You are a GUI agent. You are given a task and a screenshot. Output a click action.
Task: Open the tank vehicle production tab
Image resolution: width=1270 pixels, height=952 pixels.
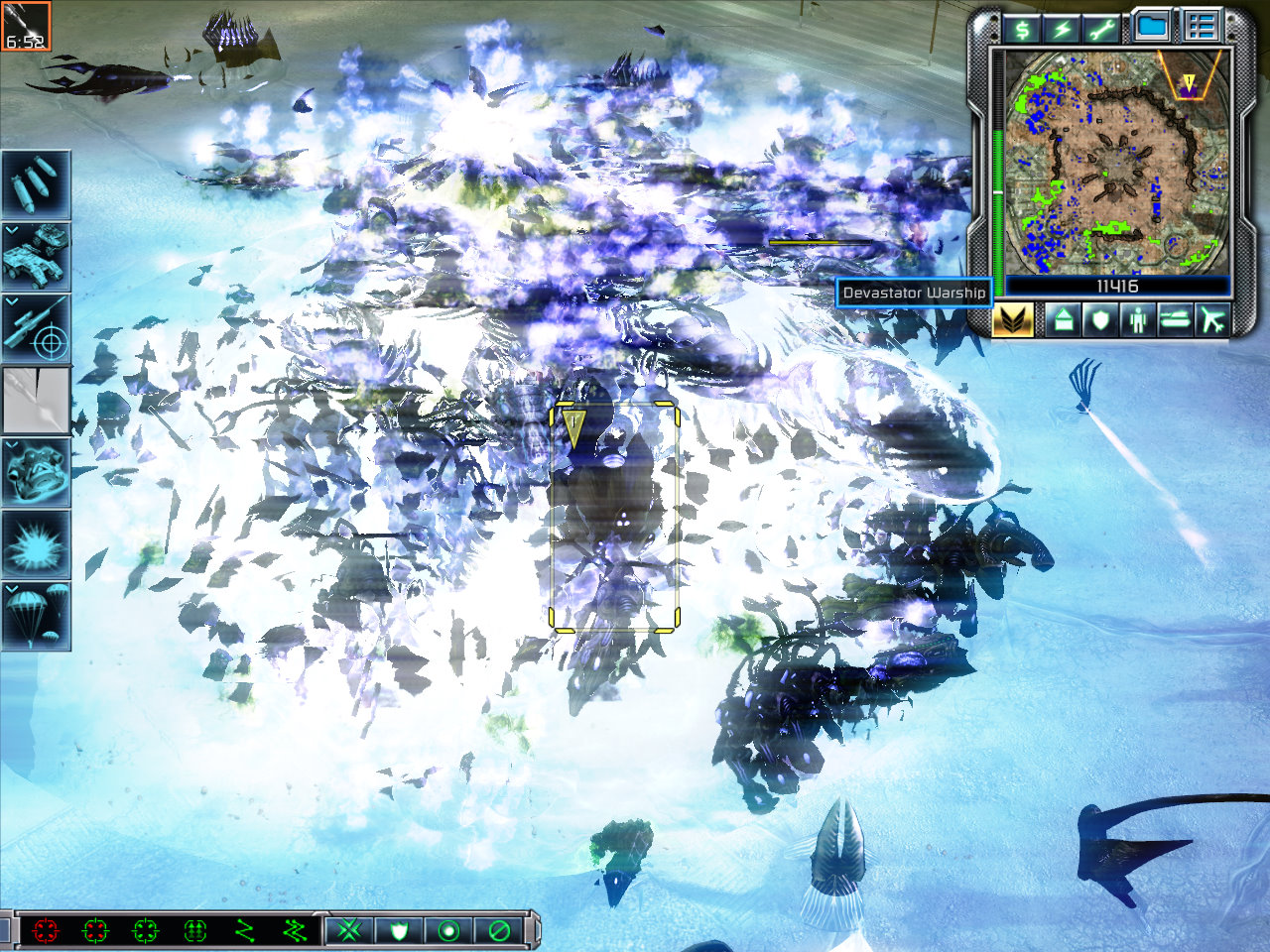tap(1175, 320)
